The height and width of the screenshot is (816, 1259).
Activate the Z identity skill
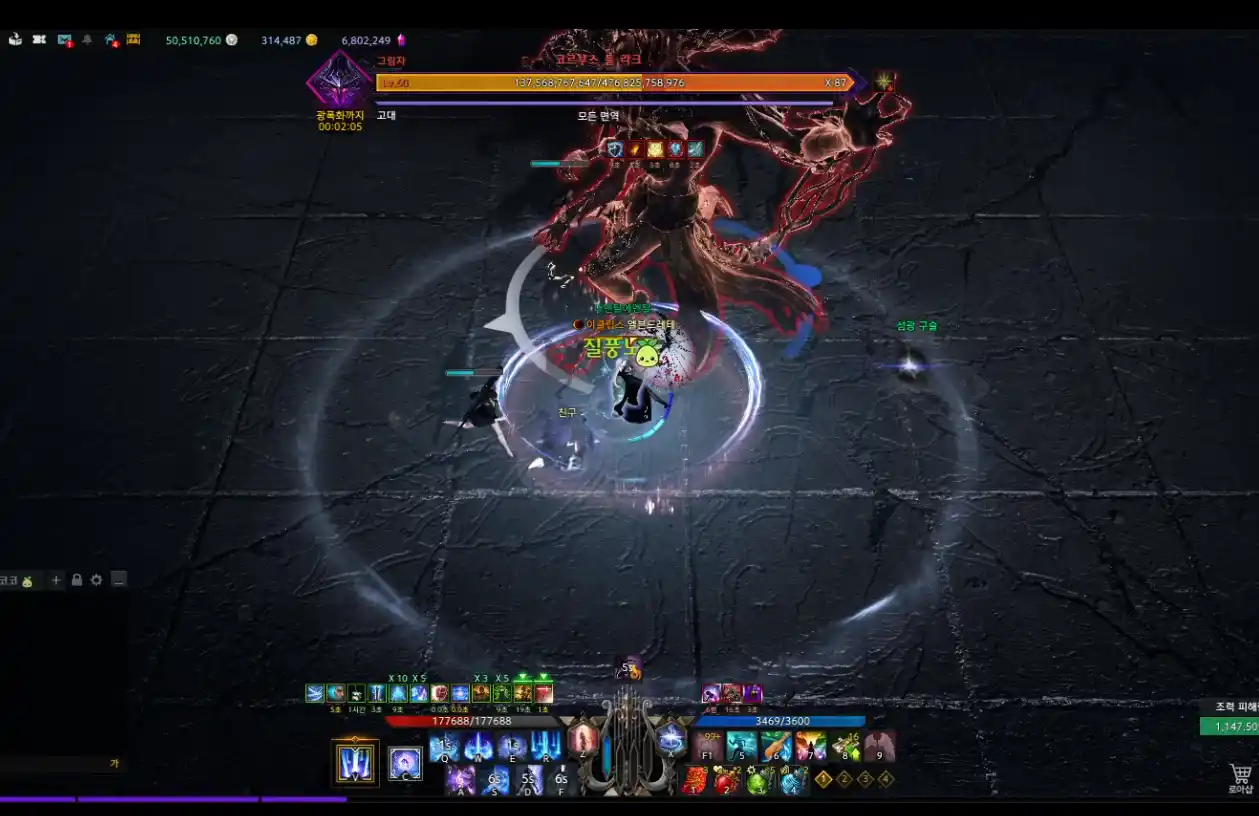(x=583, y=741)
